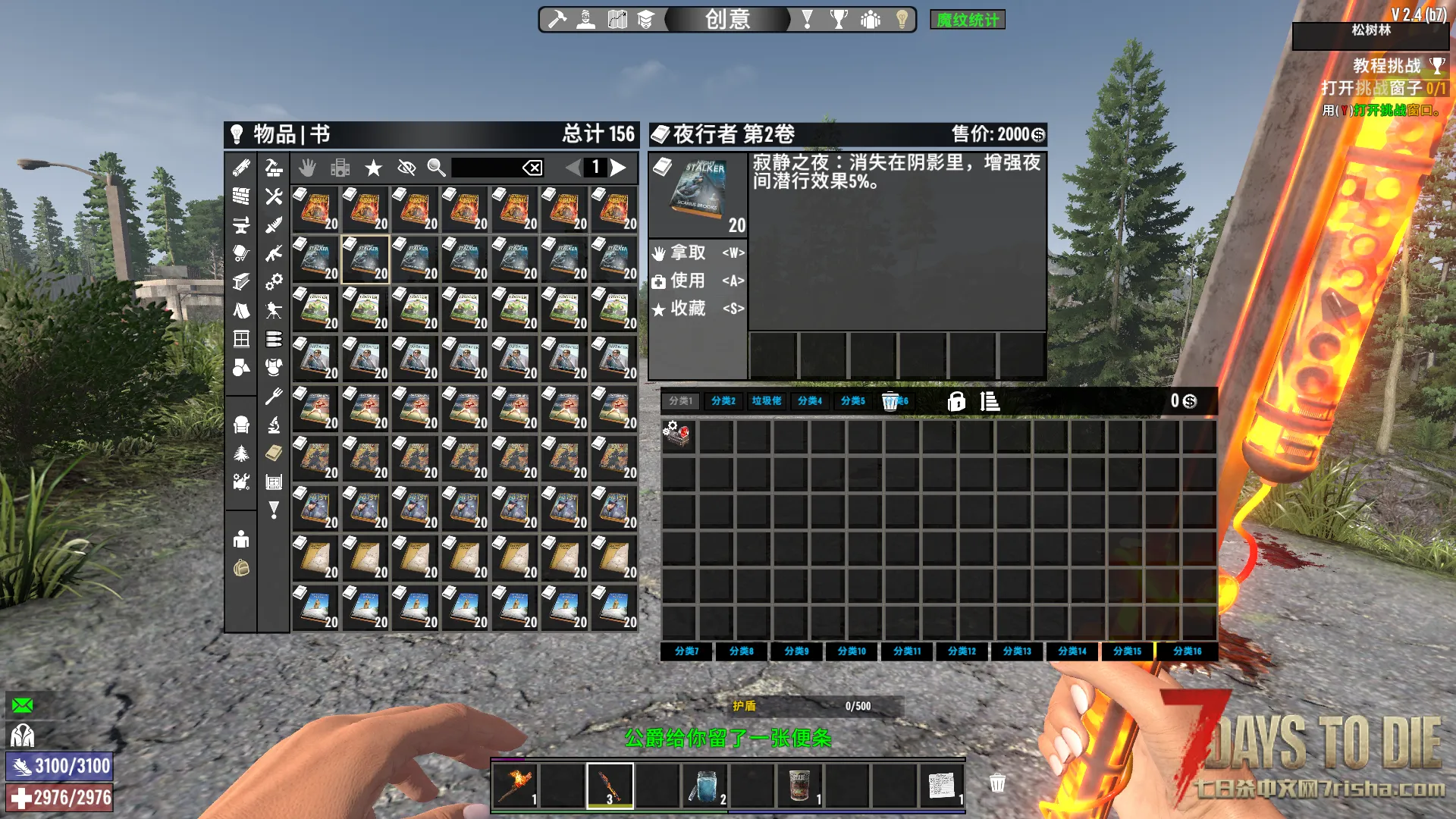
Task: Toggle the favorites star filter
Action: [373, 167]
